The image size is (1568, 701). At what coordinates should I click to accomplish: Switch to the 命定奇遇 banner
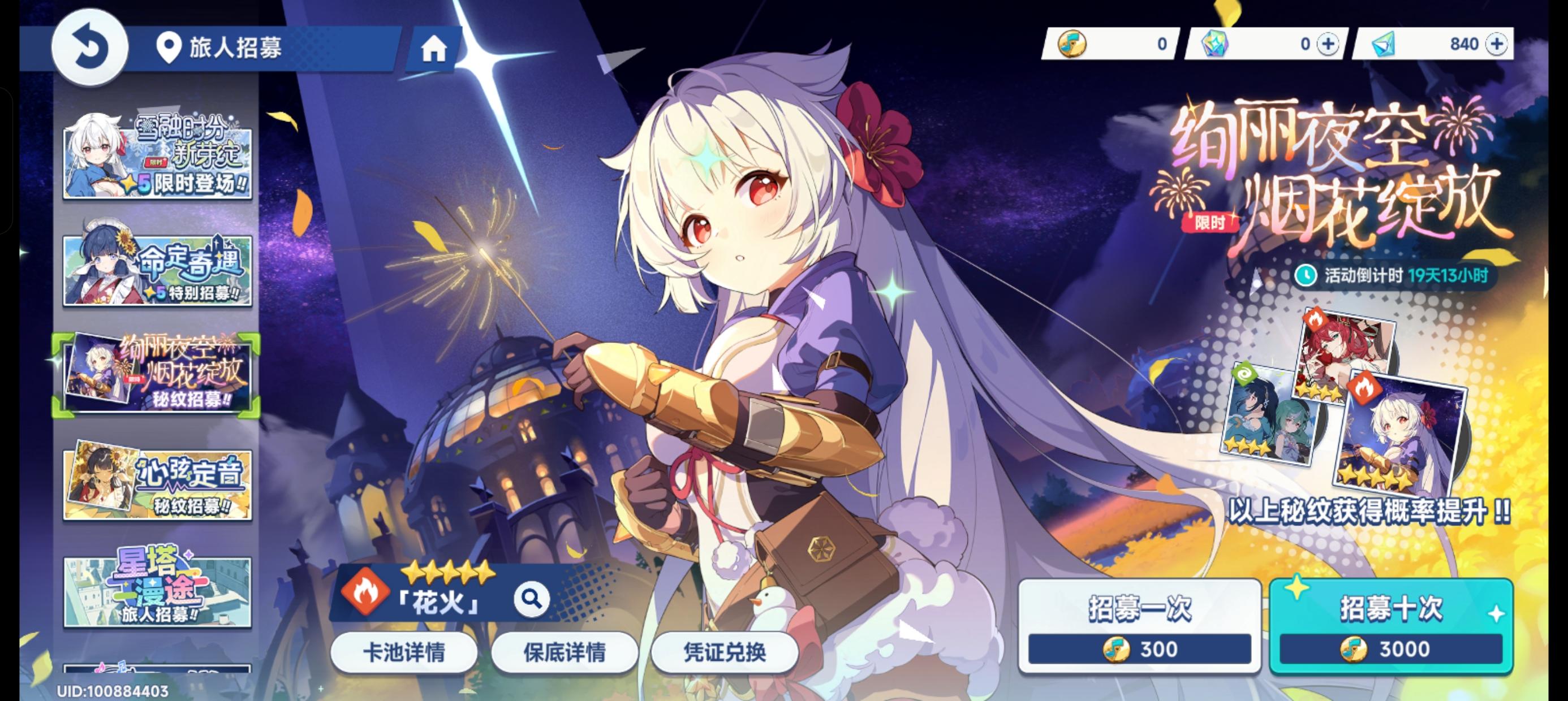[157, 268]
